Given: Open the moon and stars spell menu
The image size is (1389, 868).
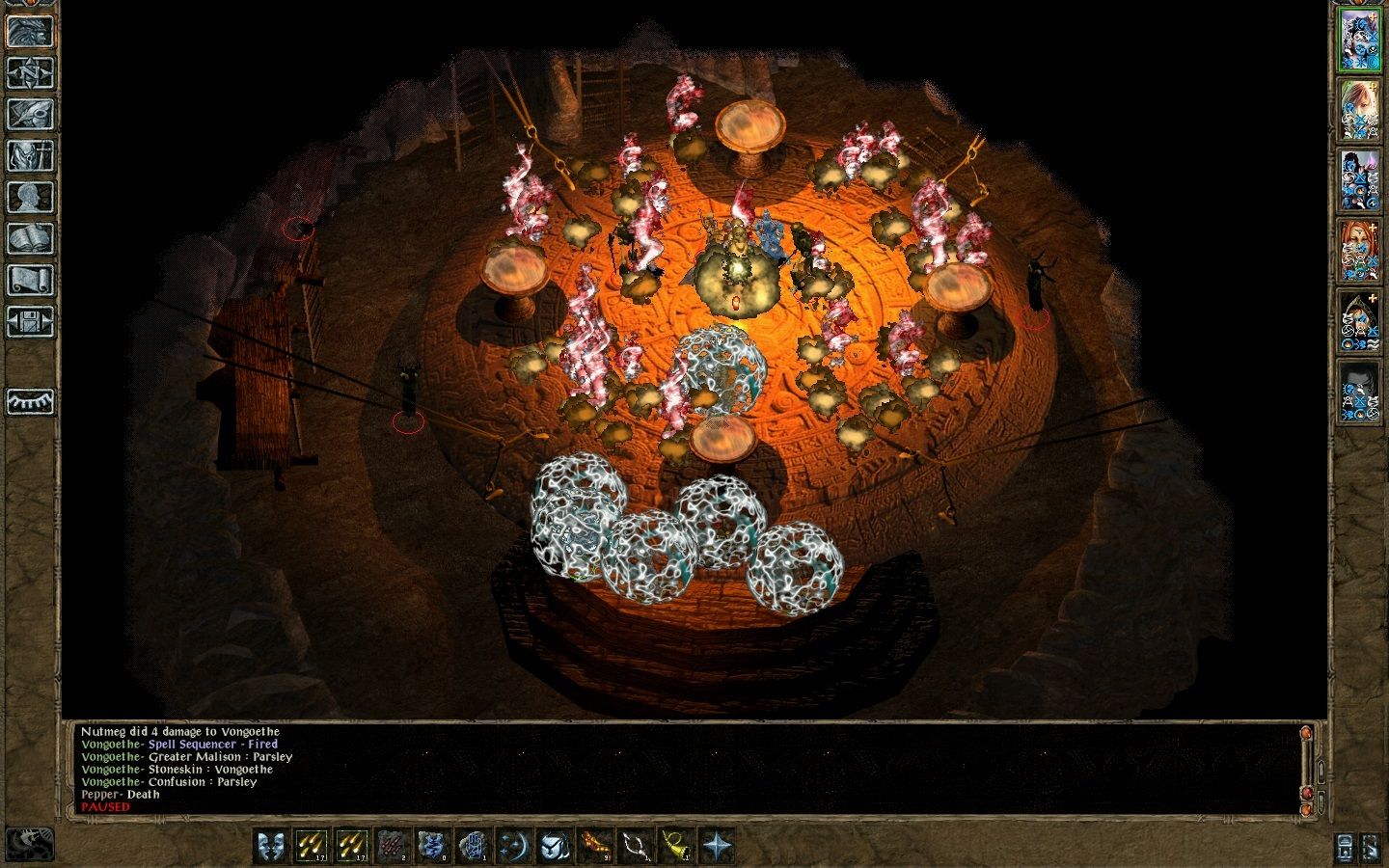Looking at the screenshot, I should tap(513, 846).
